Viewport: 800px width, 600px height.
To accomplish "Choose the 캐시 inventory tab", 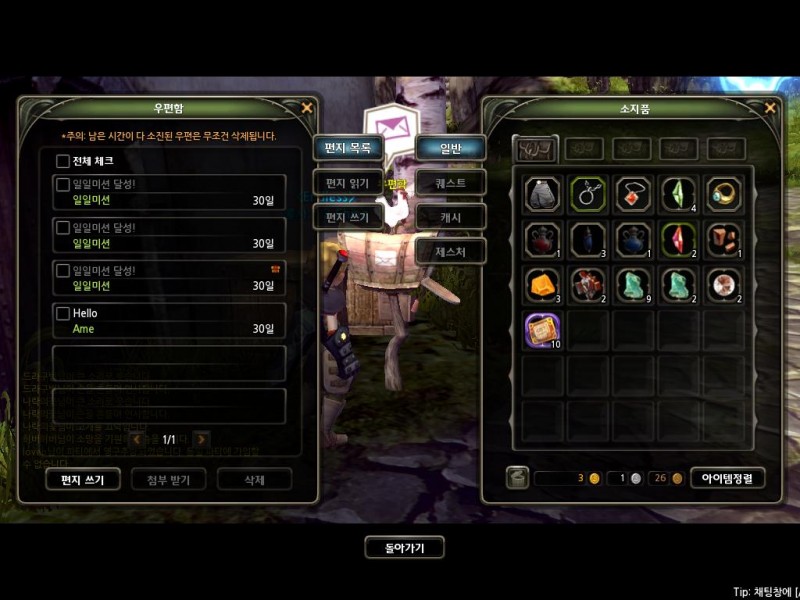I will click(451, 217).
